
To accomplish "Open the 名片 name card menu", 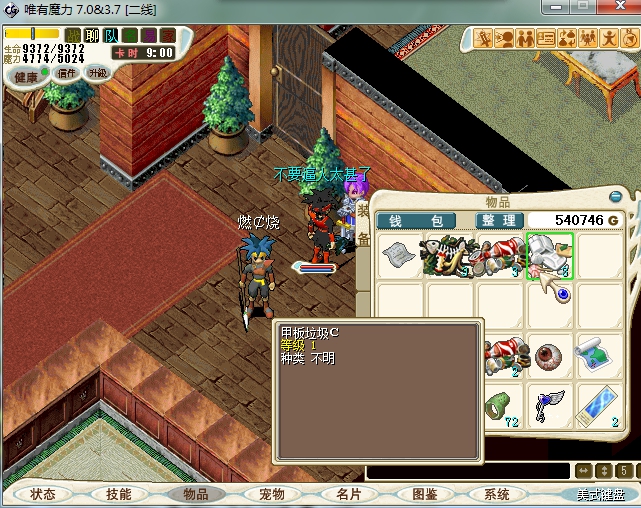I will coord(347,494).
